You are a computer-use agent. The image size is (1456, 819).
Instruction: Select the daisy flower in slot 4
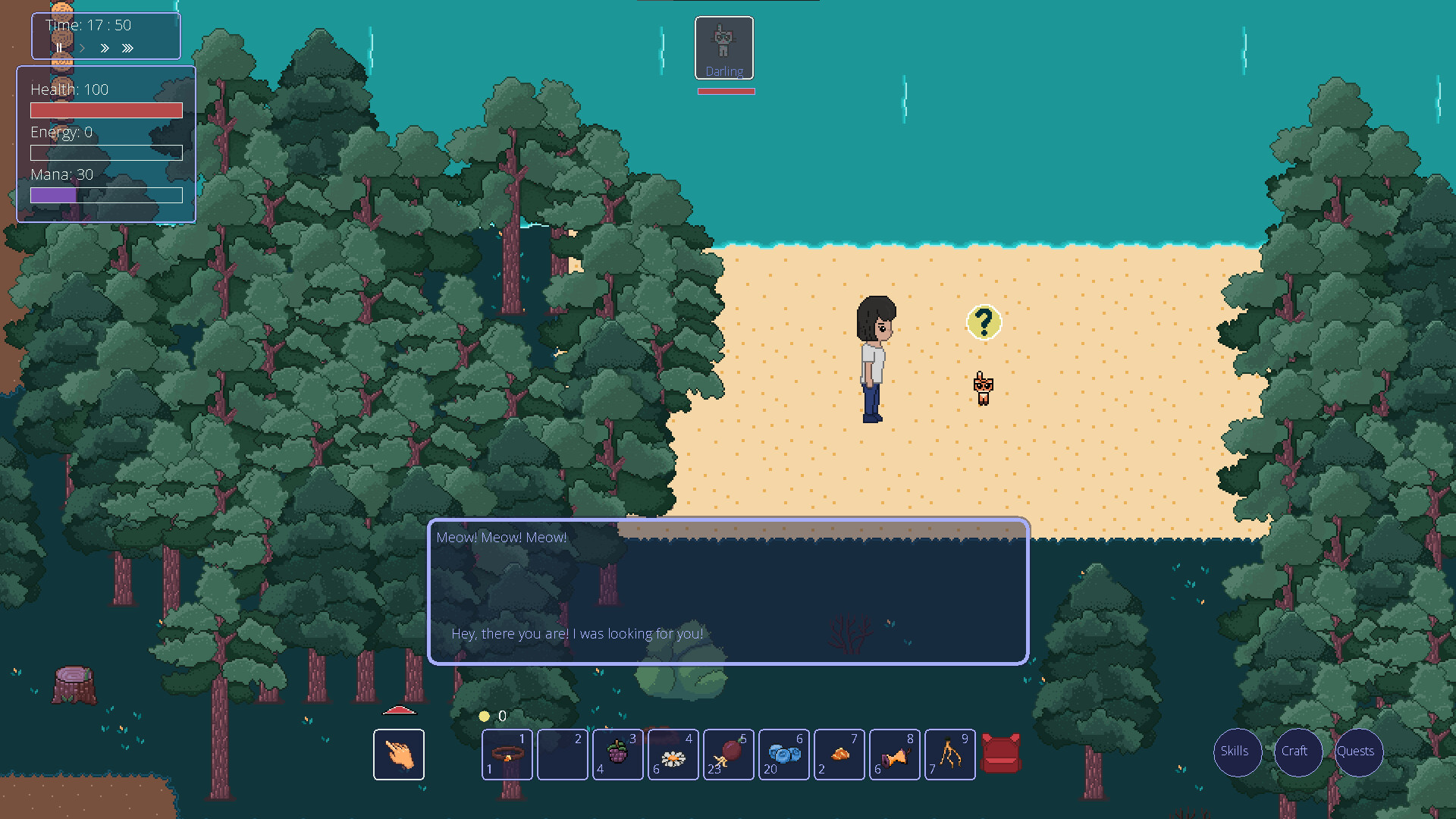click(673, 754)
